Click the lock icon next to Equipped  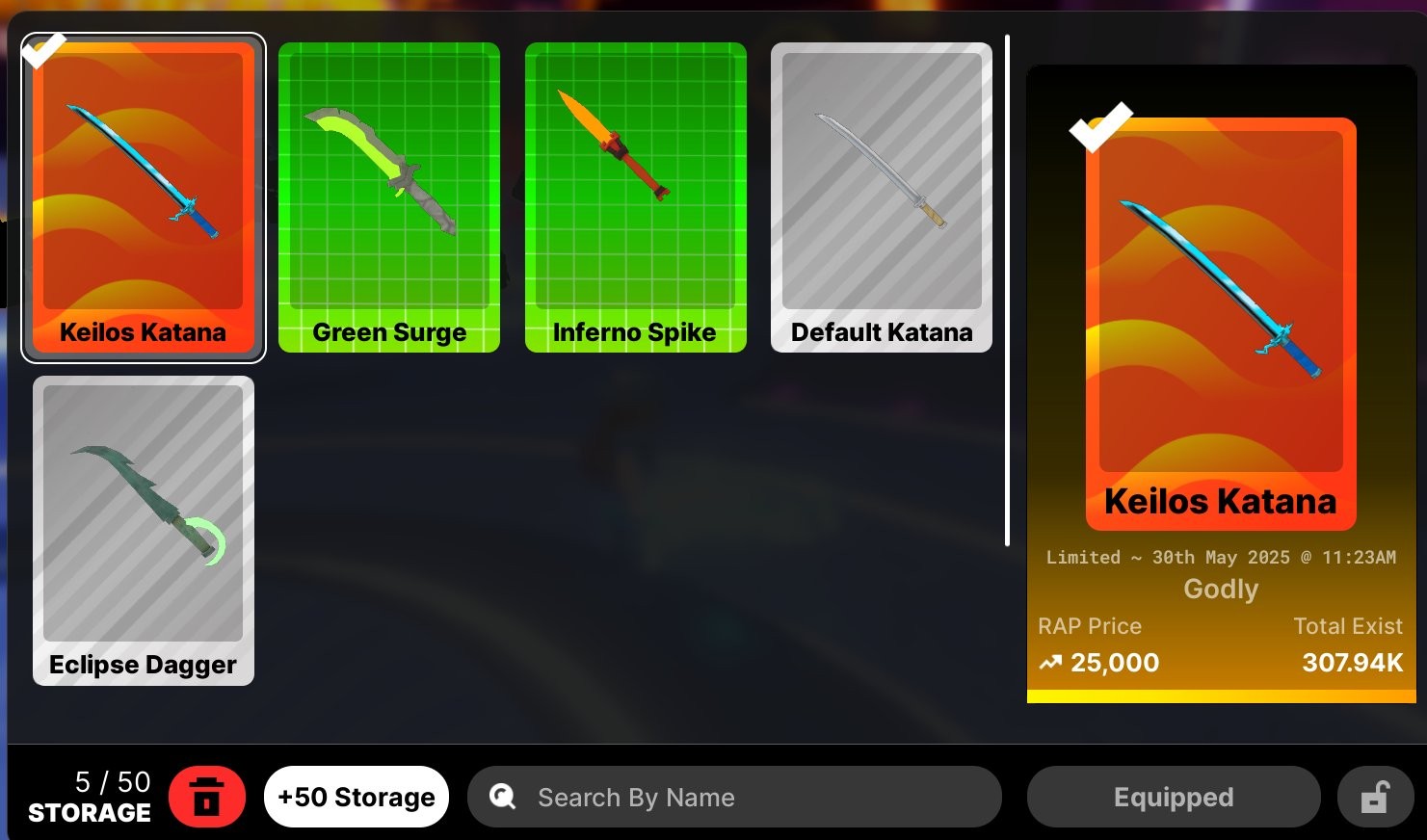[1375, 797]
